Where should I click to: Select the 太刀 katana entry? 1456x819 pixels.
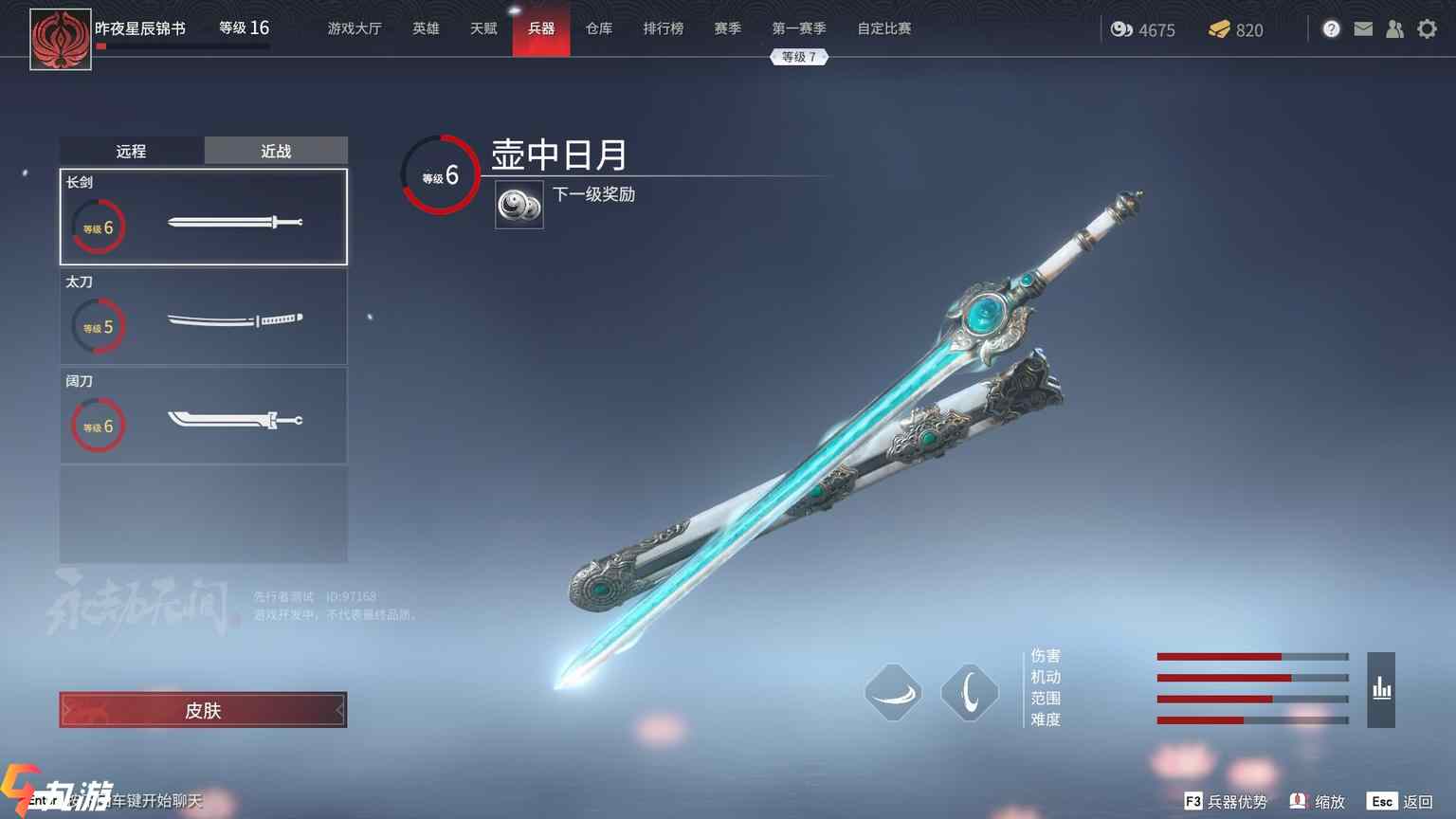pos(204,317)
